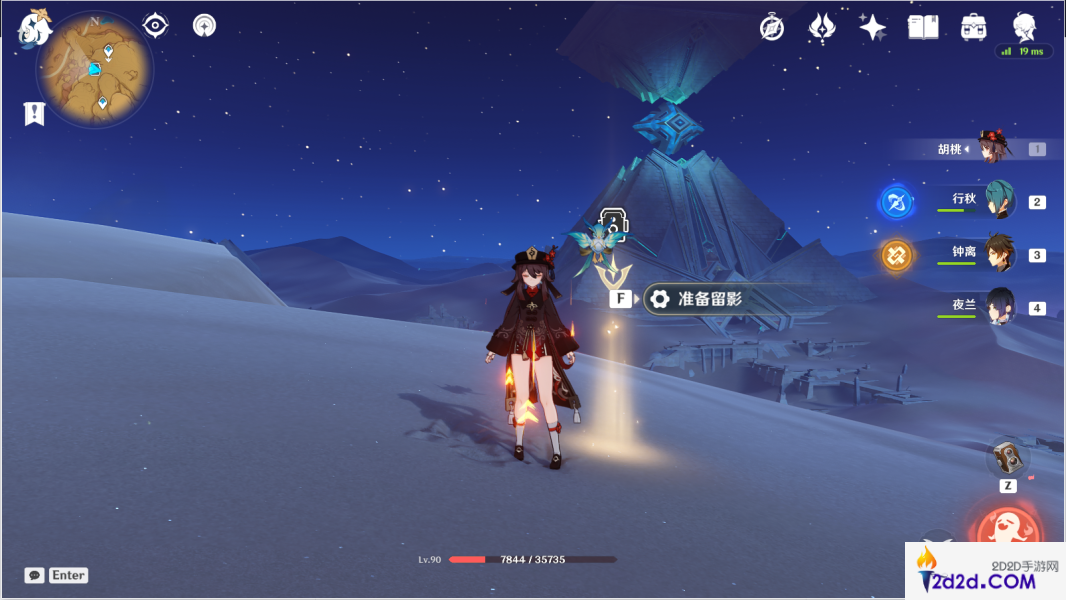The image size is (1066, 600).
Task: Toggle the elemental sight eye icon
Action: click(155, 25)
